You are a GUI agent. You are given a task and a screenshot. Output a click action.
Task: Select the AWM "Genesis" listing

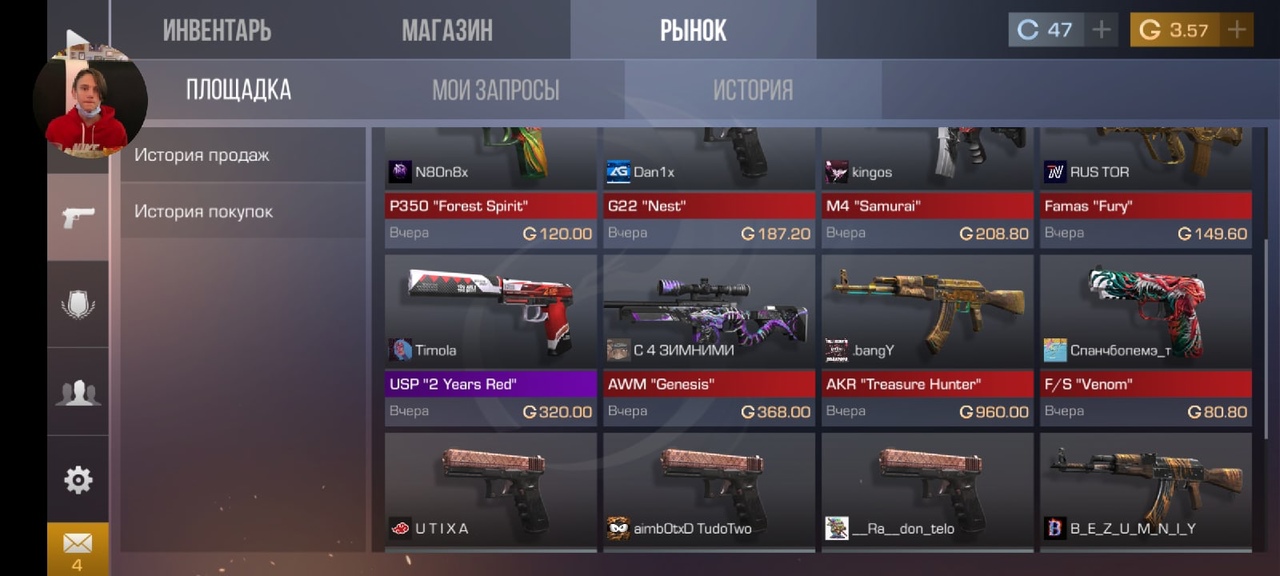(x=709, y=340)
